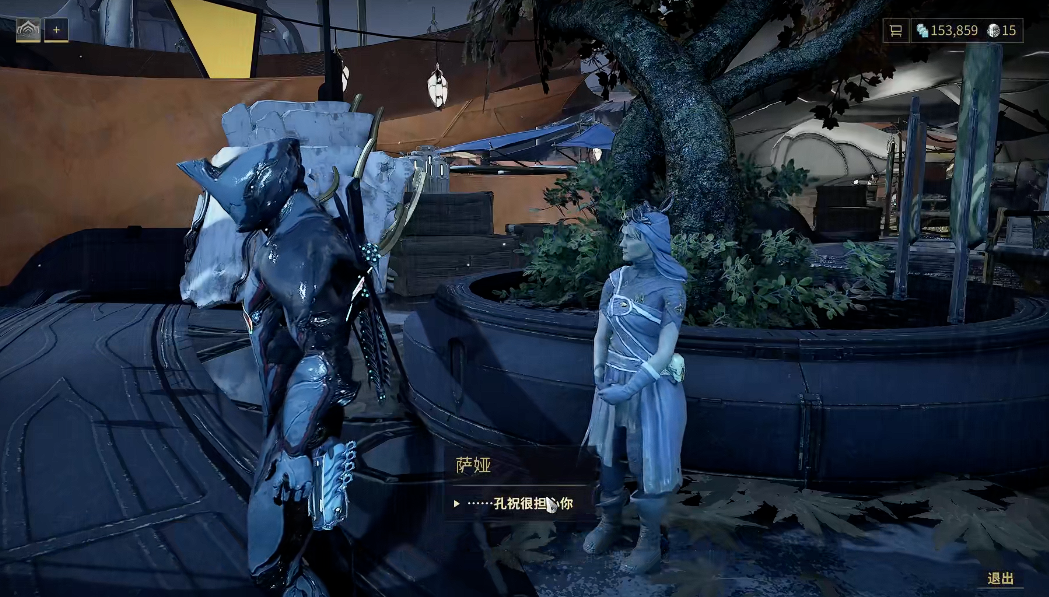Open the market shopping cart icon
The image size is (1049, 597).
(x=895, y=31)
